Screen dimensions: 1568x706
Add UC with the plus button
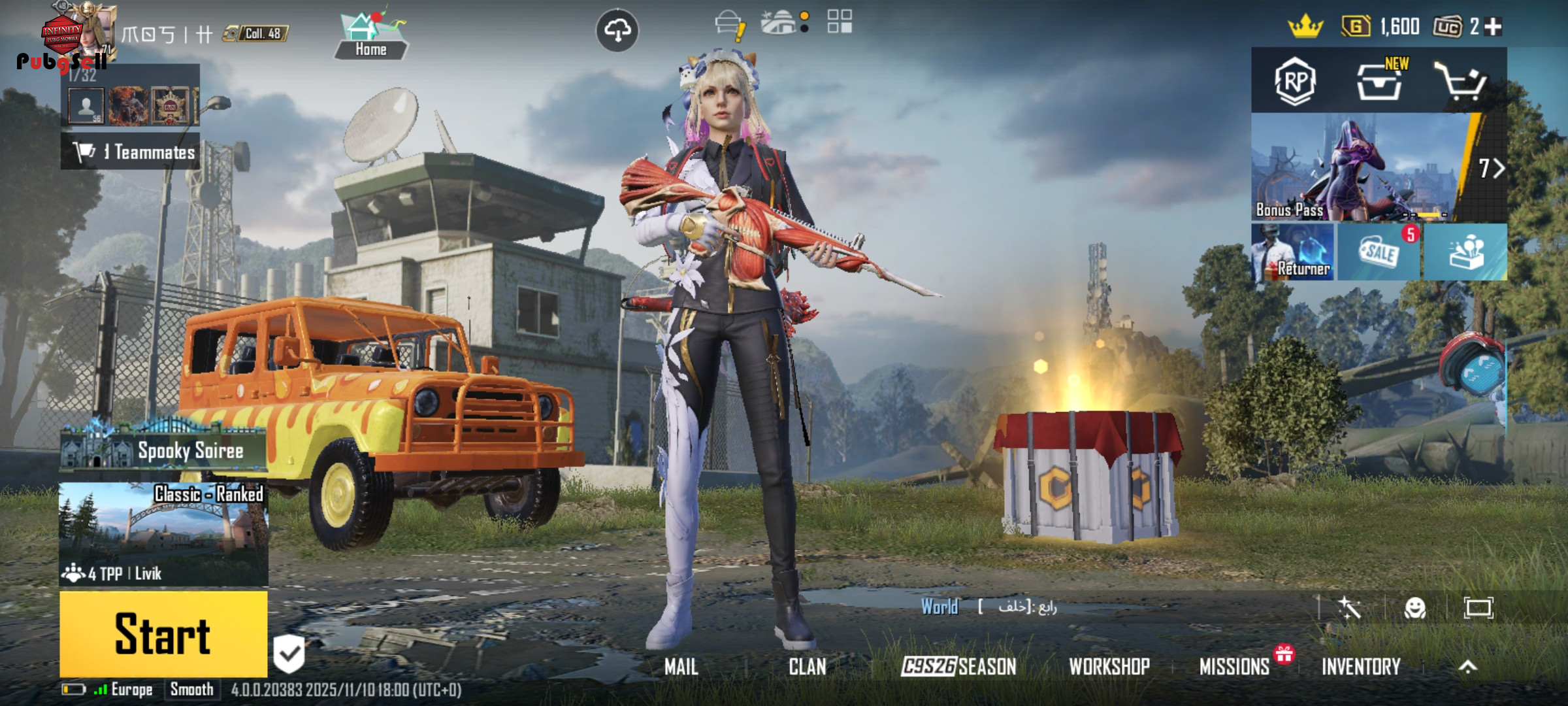(x=1494, y=27)
